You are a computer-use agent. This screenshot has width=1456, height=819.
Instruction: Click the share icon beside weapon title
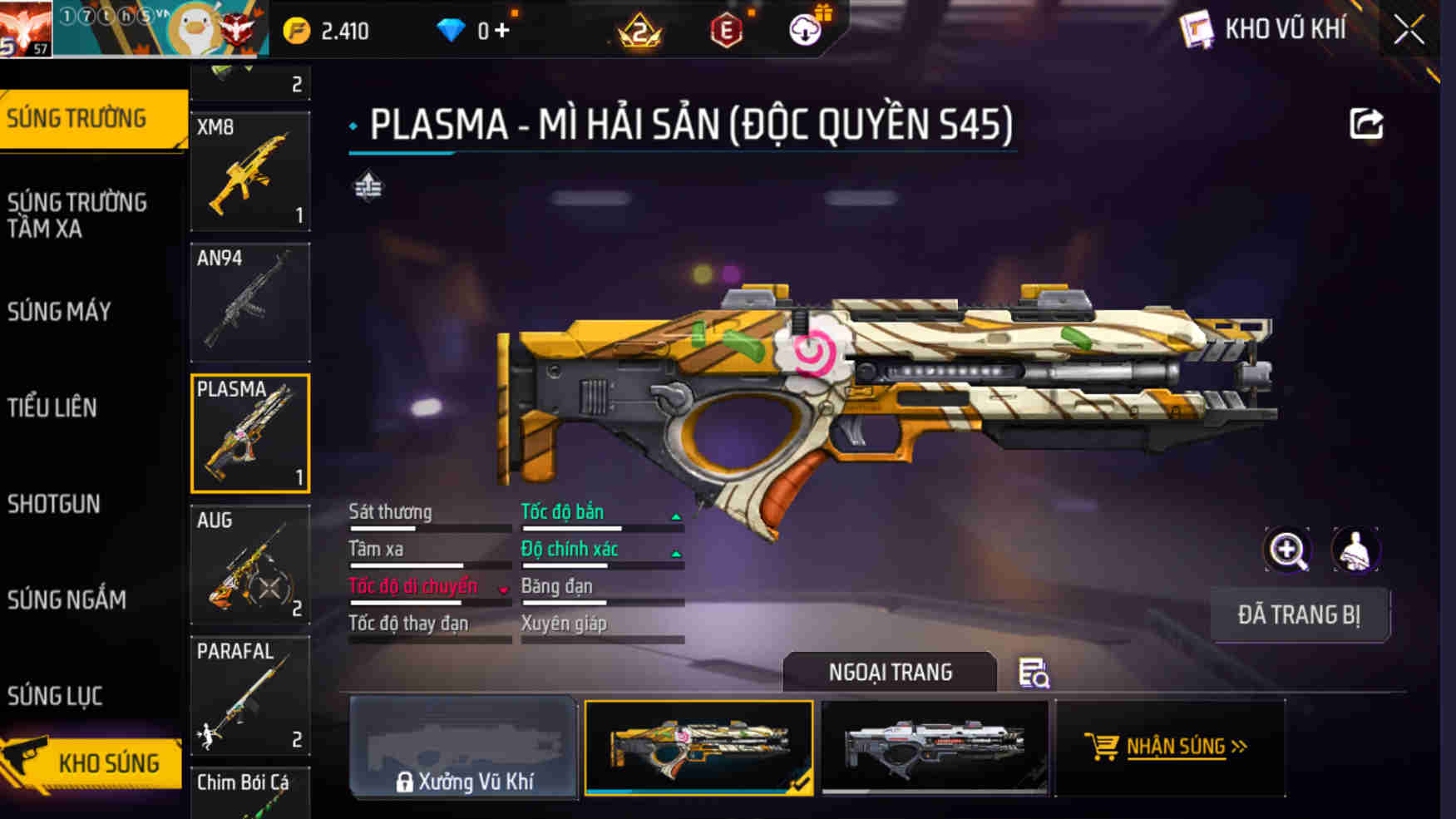[x=1365, y=124]
